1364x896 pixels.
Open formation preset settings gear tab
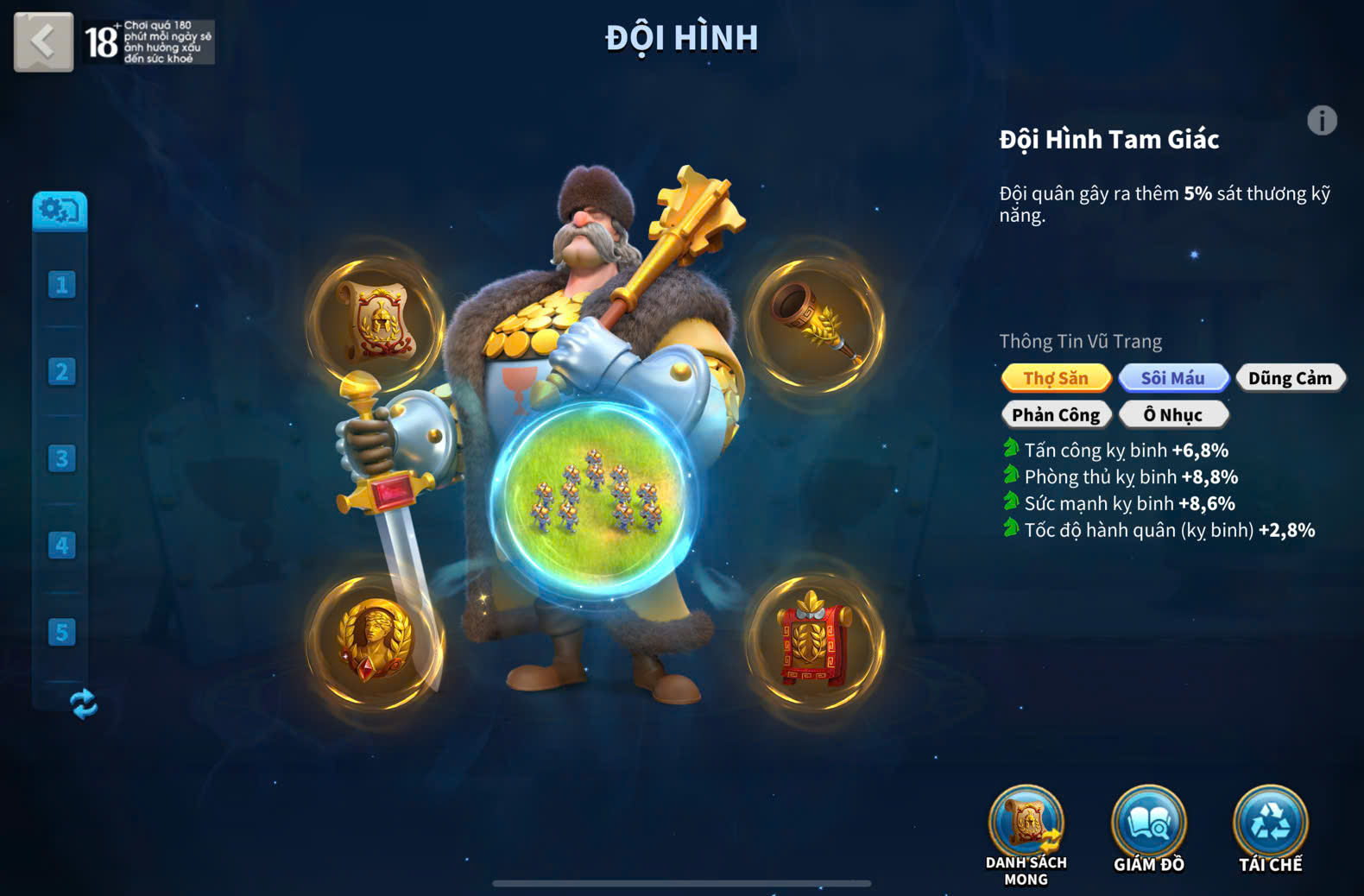(60, 211)
